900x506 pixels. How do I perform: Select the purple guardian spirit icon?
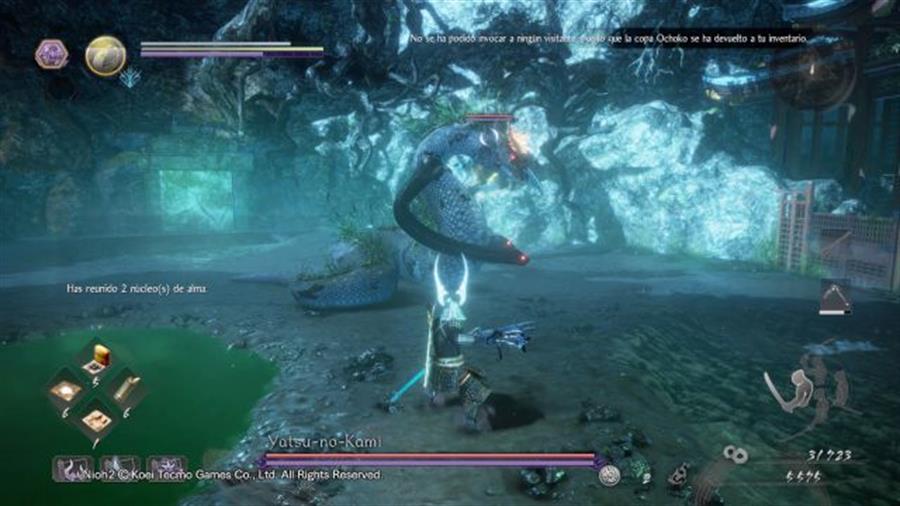click(x=51, y=55)
